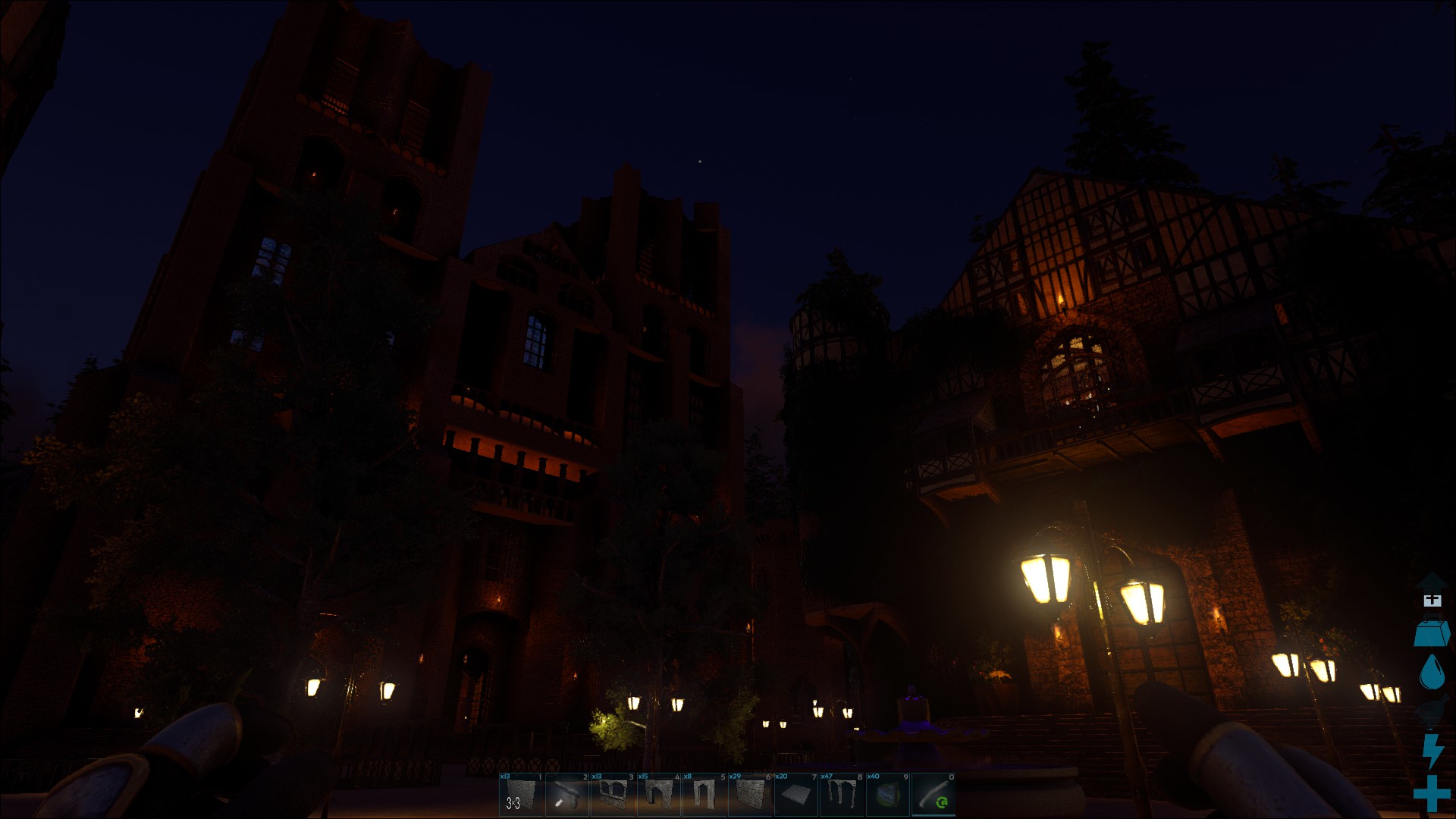
Task: Pick the x47 double stone arch slot
Action: (x=842, y=795)
